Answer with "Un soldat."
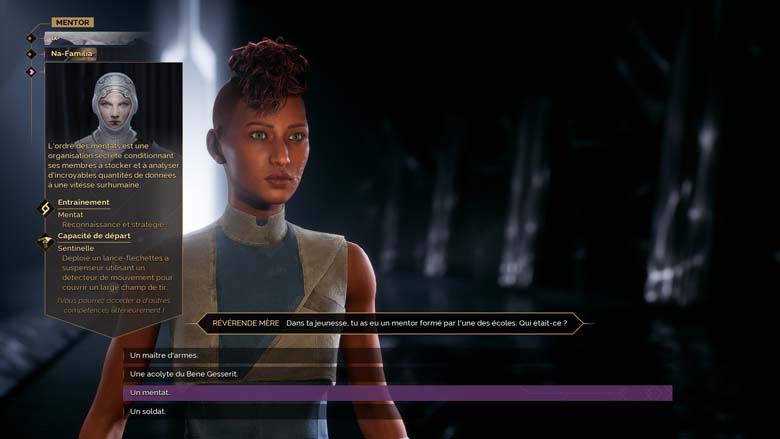Viewport: 780px width, 439px height. pos(148,411)
